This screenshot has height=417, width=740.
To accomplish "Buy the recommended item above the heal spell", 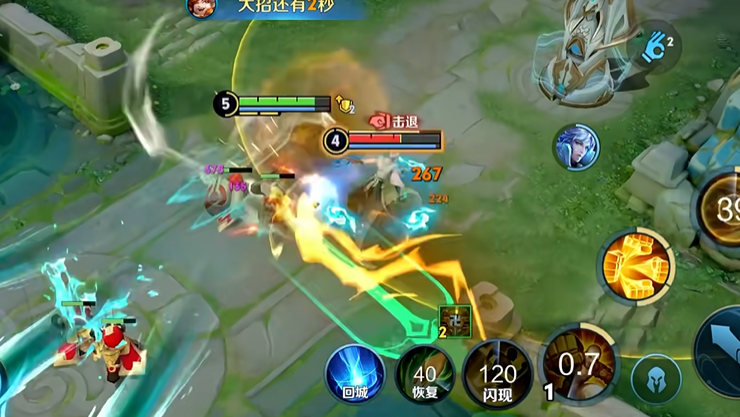I will click(x=455, y=319).
